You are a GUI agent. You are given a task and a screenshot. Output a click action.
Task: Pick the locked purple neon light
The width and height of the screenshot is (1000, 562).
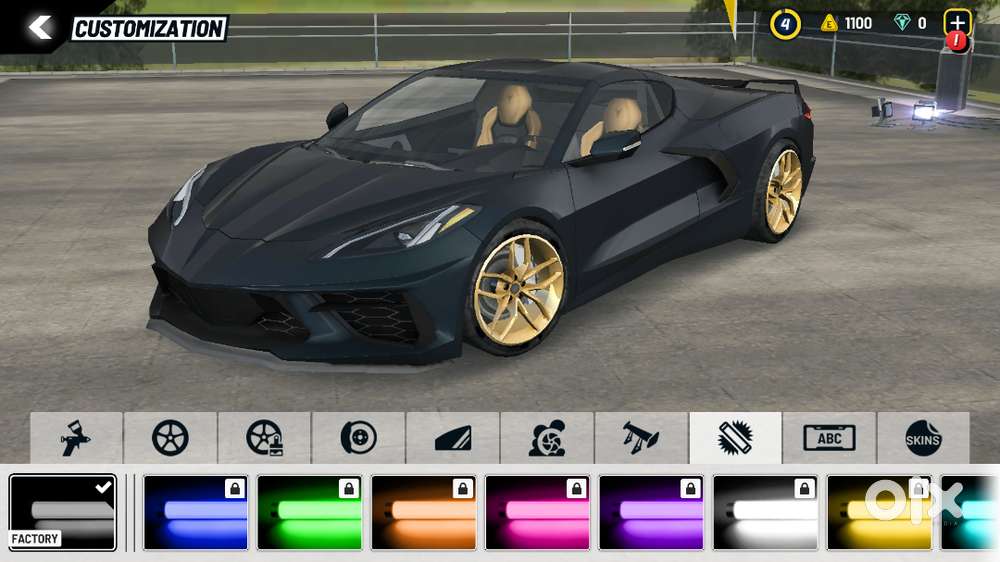(651, 513)
